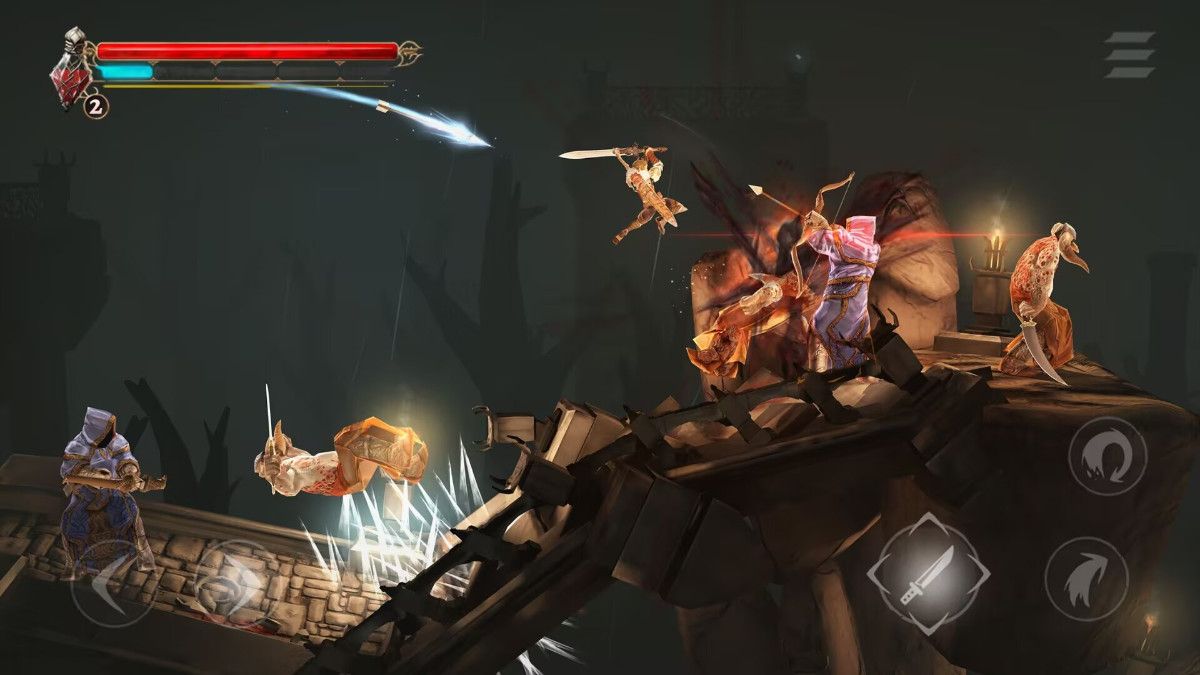This screenshot has height=675, width=1200.
Task: Tap the sword attack button
Action: click(x=928, y=574)
